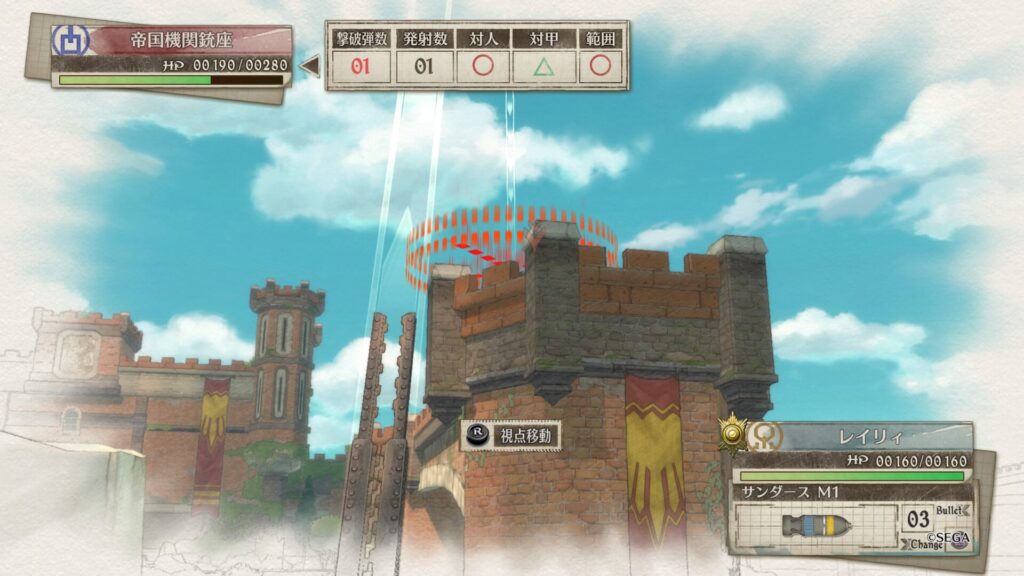Click the gold leader medal icon

(734, 432)
